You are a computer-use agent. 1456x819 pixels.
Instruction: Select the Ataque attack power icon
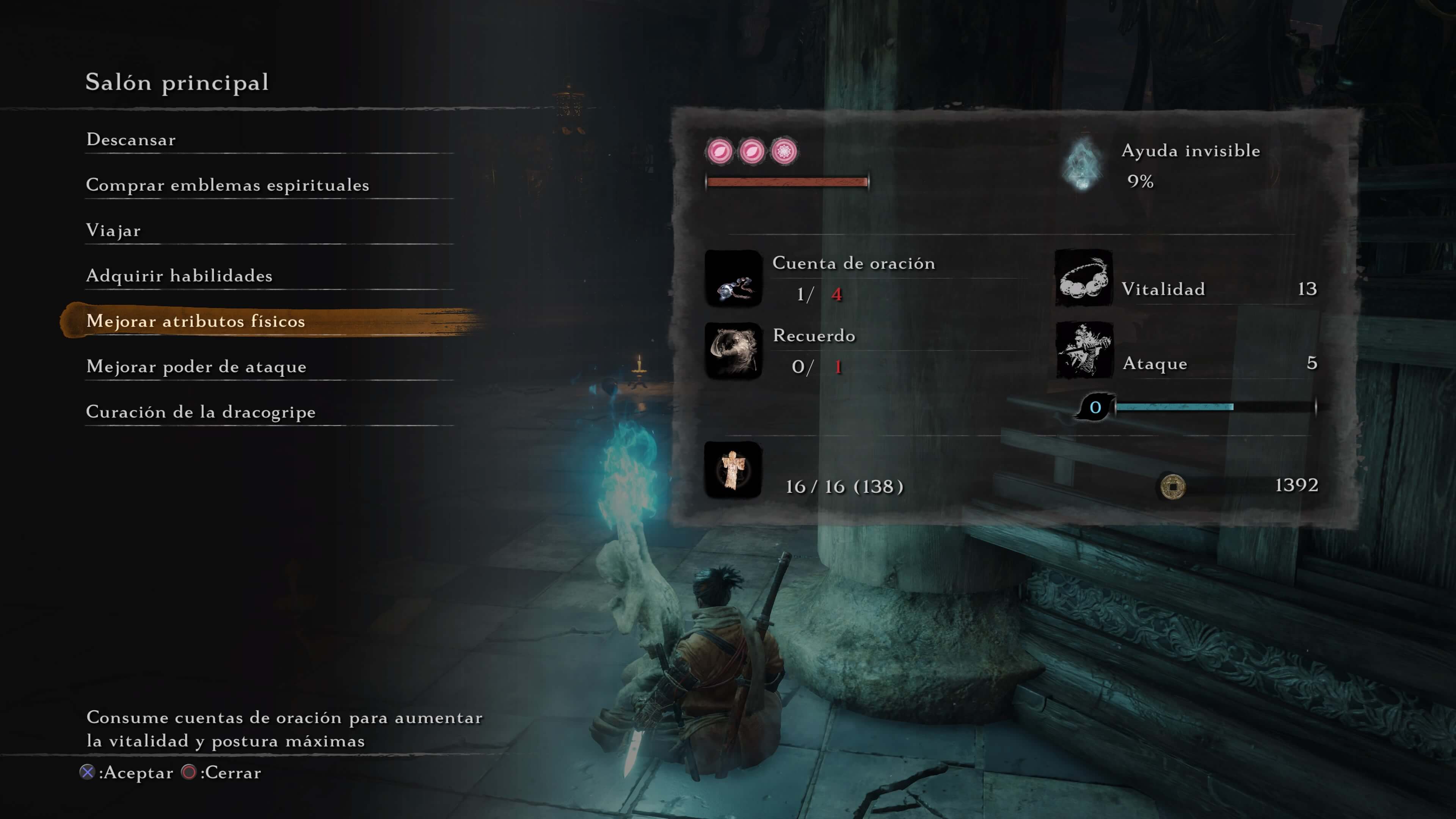1085,351
